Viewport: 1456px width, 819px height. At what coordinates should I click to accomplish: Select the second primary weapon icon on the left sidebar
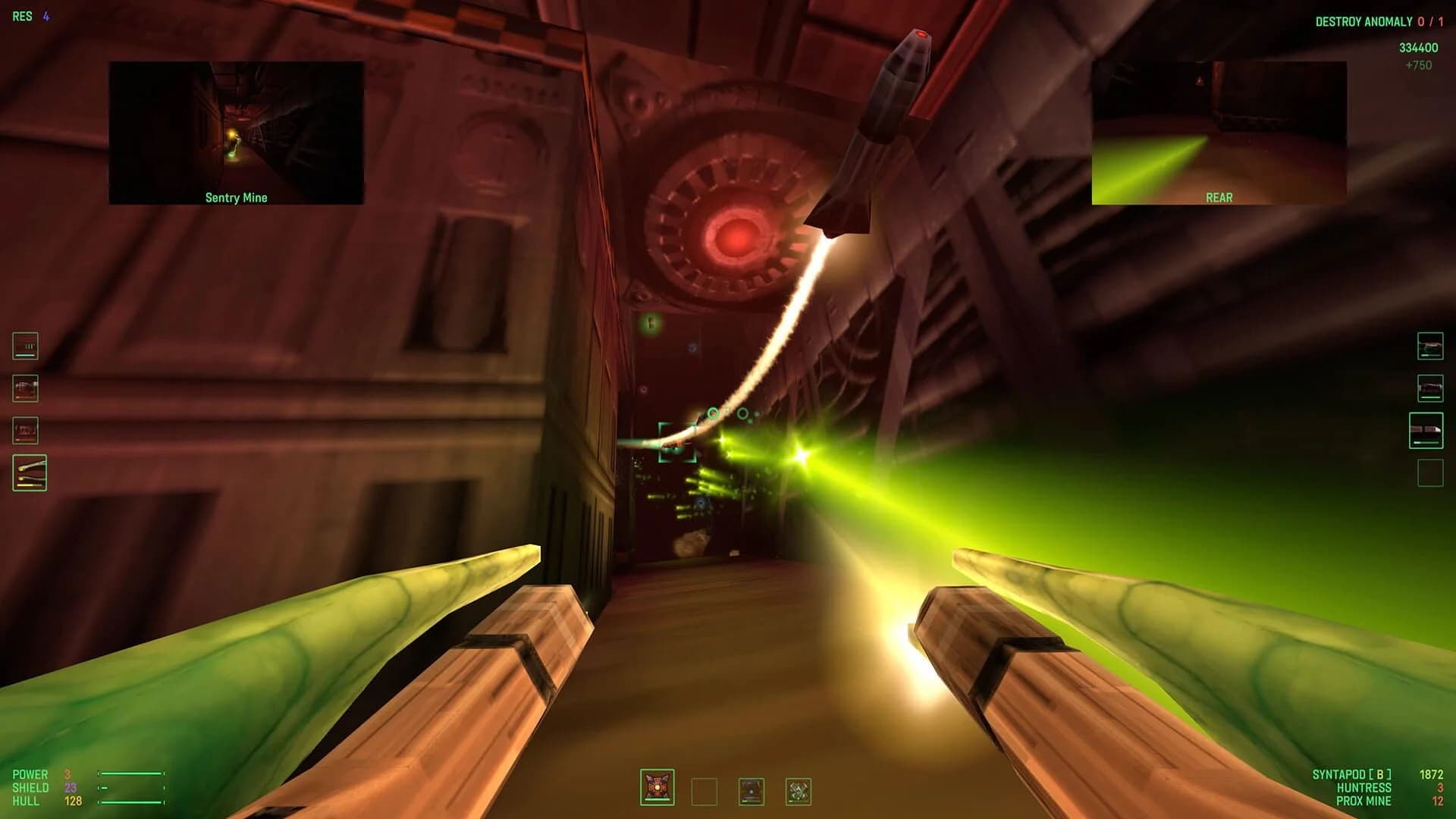tap(24, 388)
